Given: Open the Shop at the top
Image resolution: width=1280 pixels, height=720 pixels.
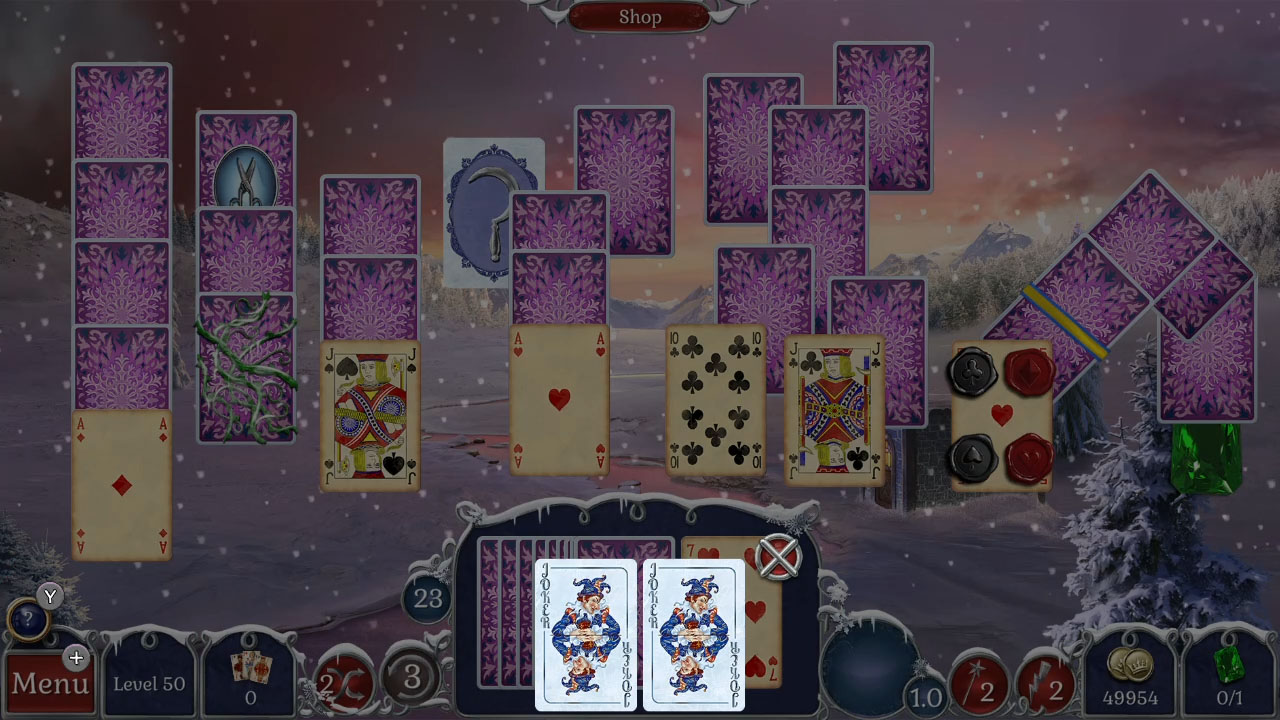Looking at the screenshot, I should [640, 16].
